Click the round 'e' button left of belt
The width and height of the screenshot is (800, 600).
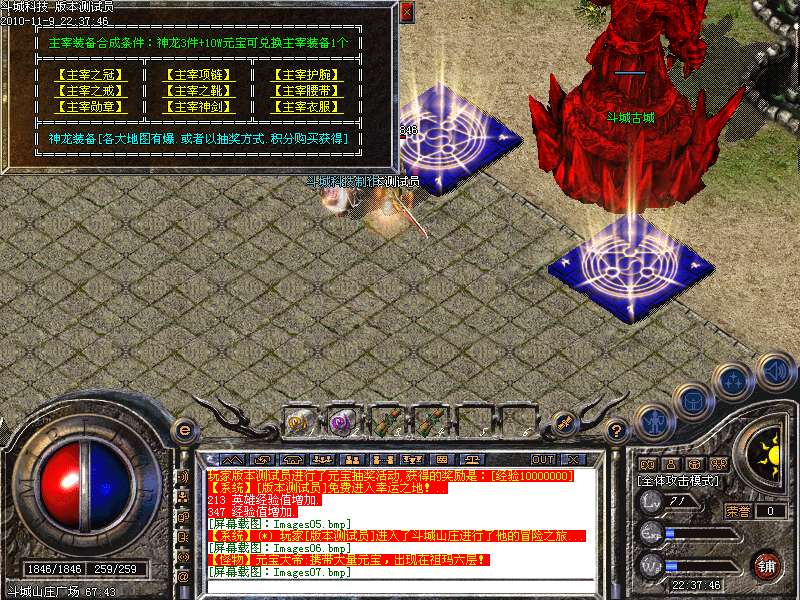tap(184, 430)
